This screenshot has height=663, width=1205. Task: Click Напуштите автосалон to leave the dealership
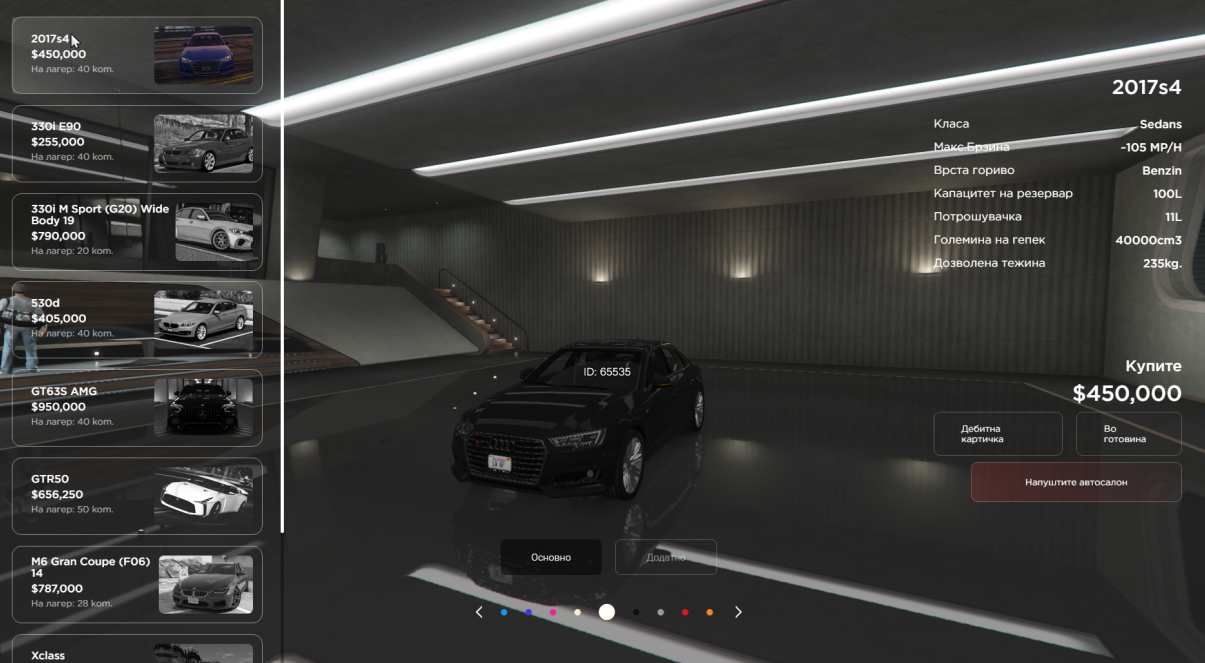(1075, 482)
